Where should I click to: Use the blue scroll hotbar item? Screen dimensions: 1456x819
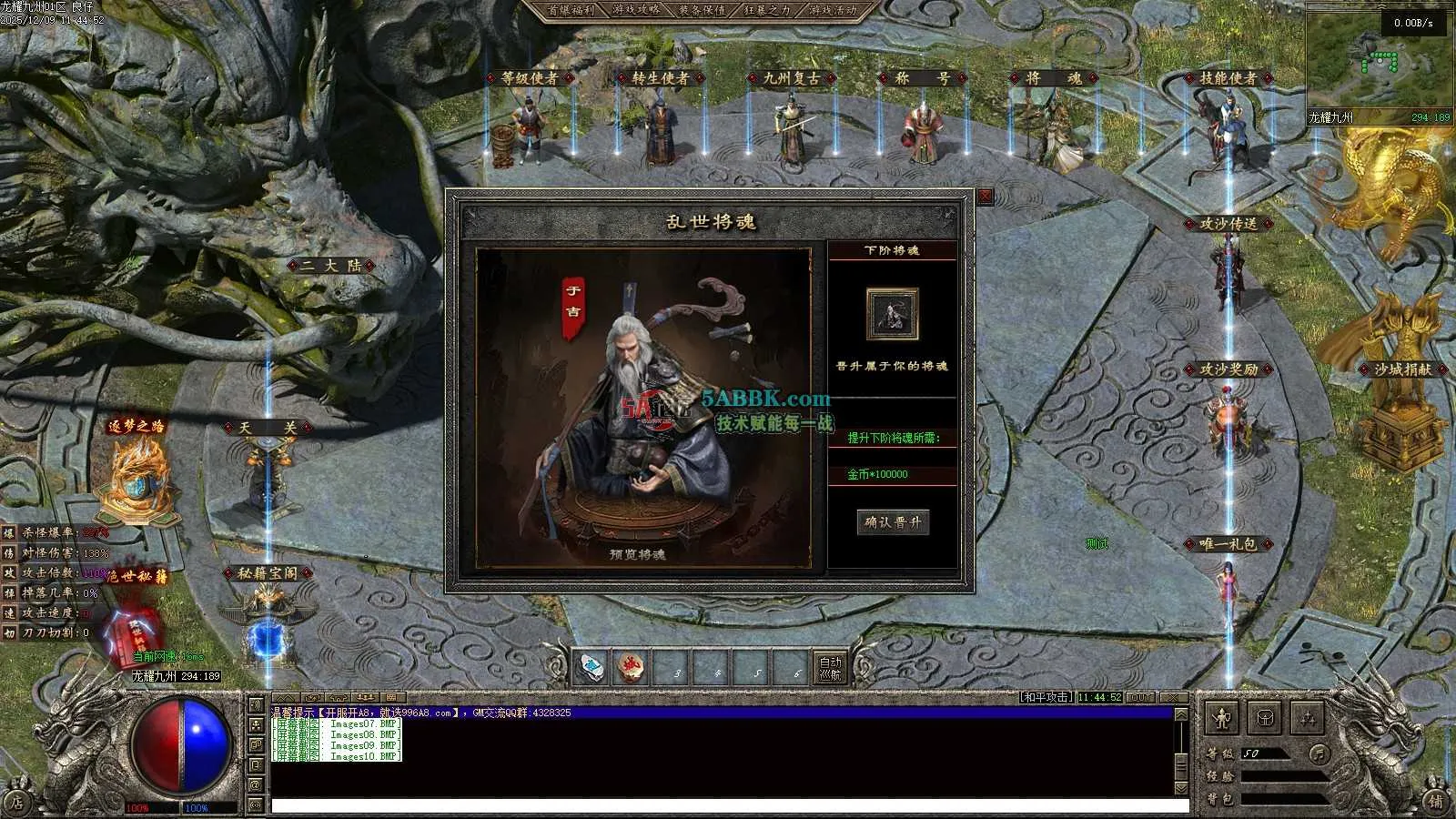[591, 669]
